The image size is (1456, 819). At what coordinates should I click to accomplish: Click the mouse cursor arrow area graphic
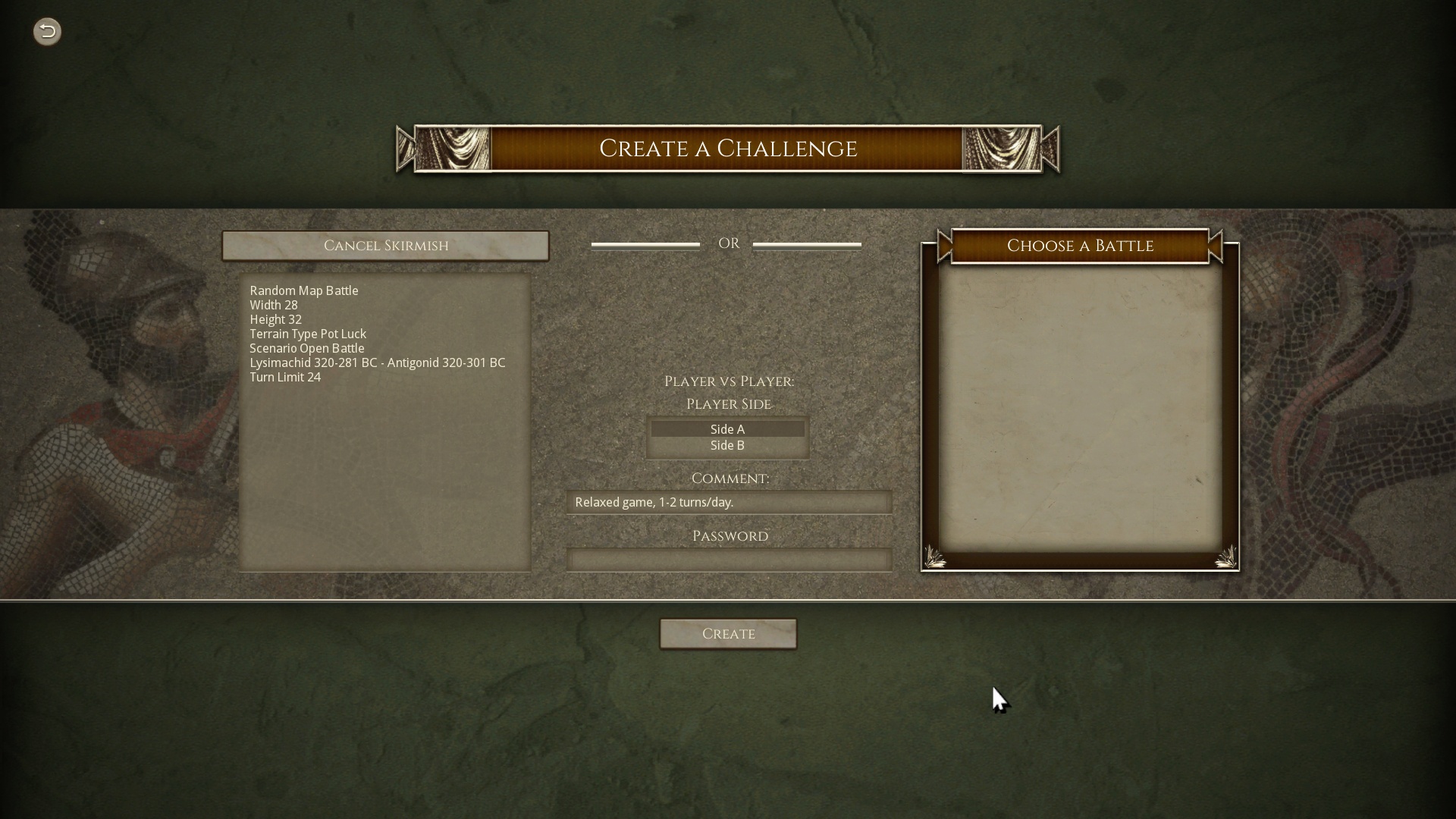coord(1001,699)
